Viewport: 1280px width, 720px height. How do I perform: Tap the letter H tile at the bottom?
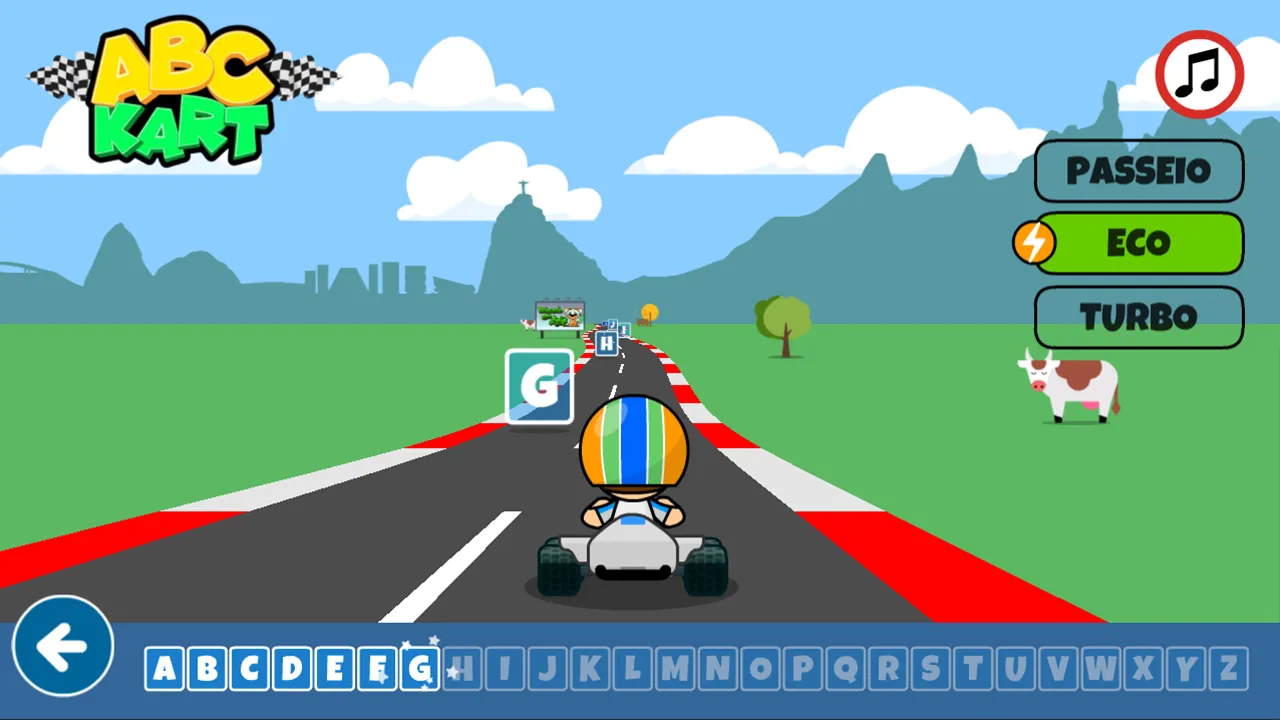[462, 668]
